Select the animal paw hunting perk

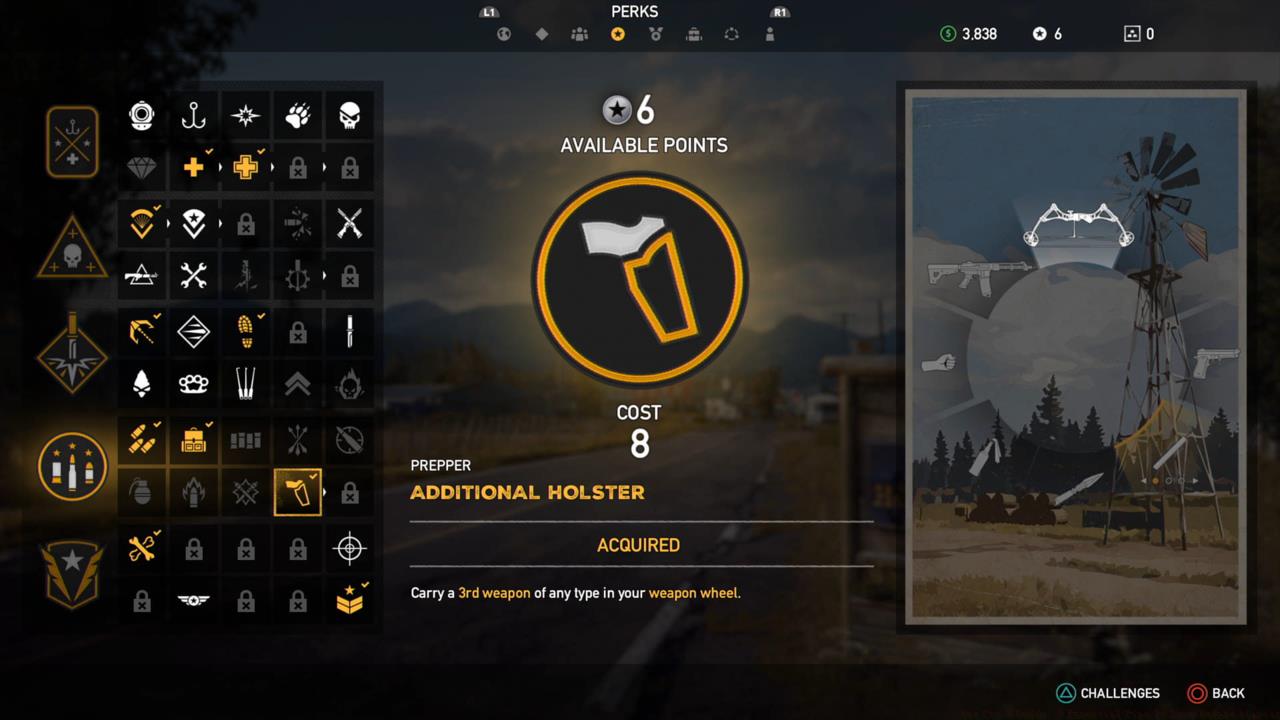297,115
